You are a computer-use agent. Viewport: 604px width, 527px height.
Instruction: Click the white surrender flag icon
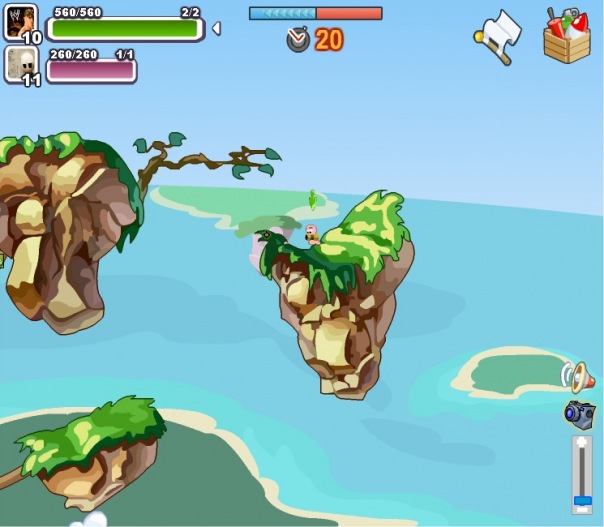498,36
